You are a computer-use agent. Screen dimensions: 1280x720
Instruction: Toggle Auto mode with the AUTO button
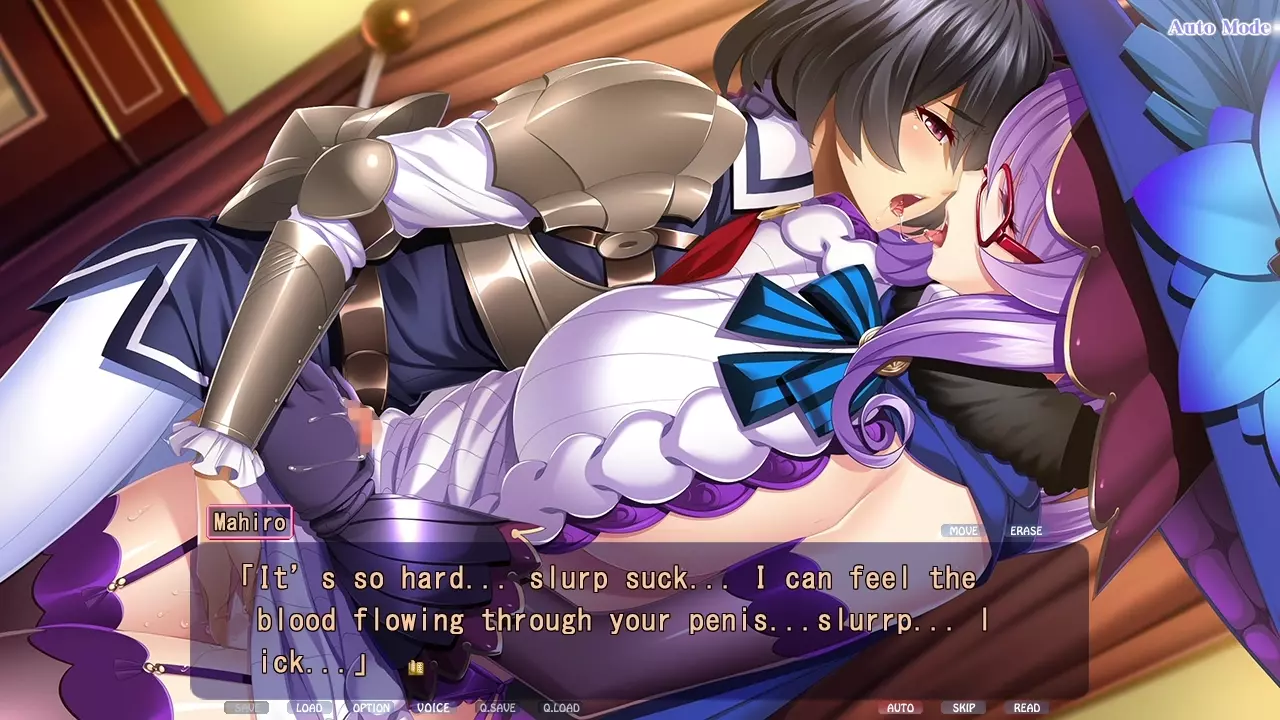[x=901, y=708]
